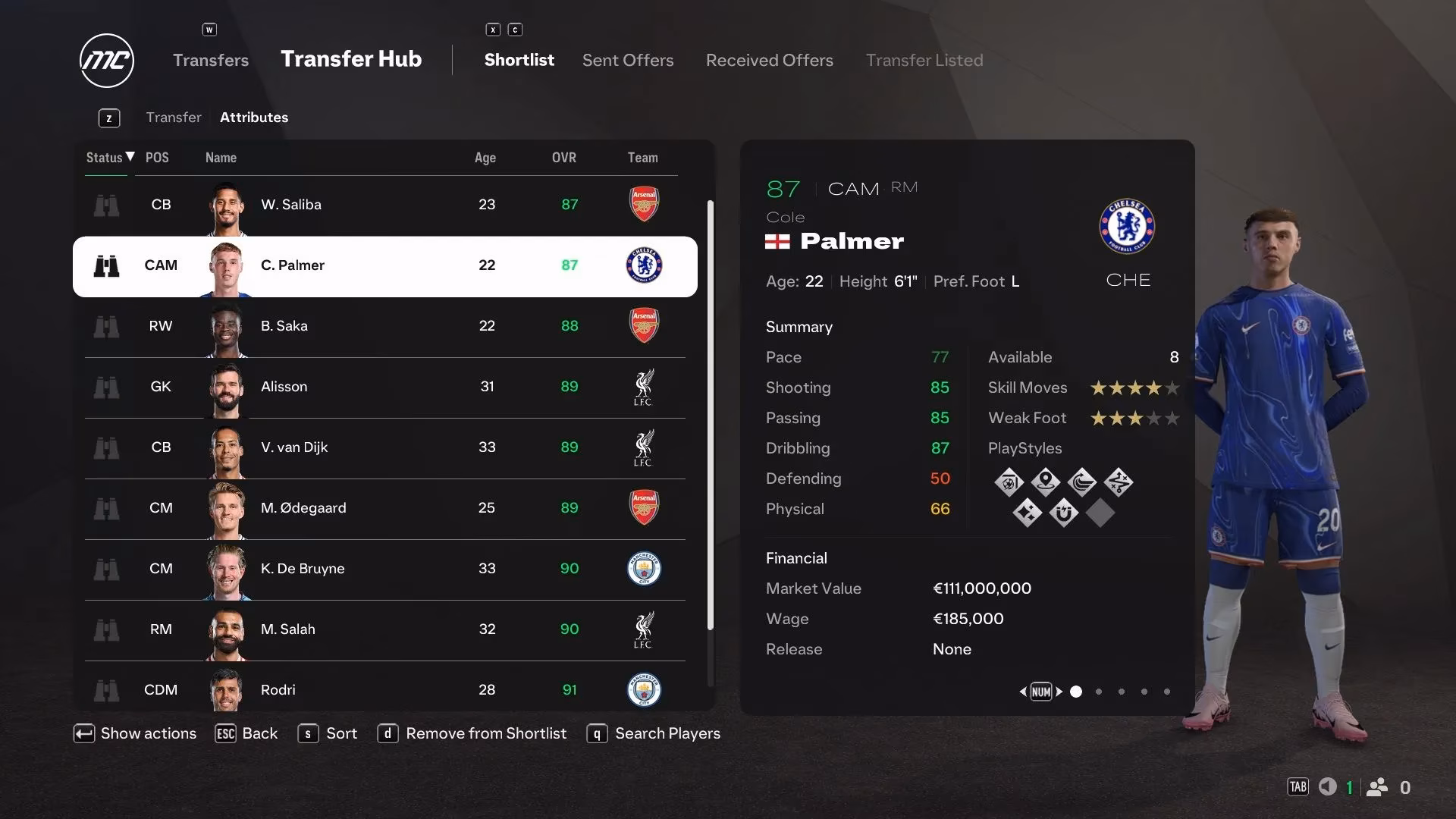The image size is (1456, 819).
Task: Click the Liverpool badge next to Alisson
Action: pyautogui.click(x=643, y=388)
